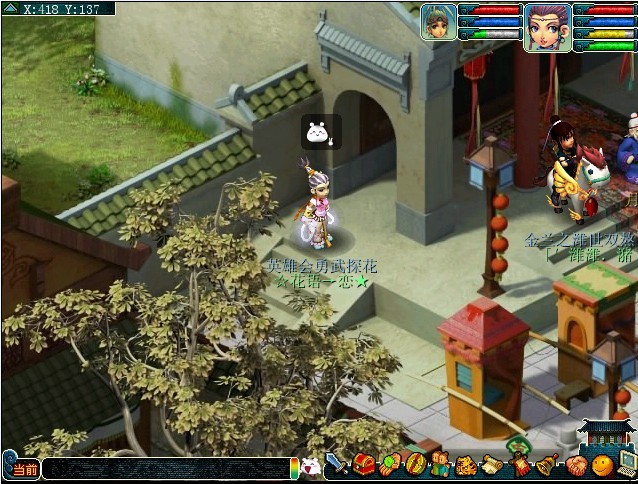Click the orange smiley face icon
This screenshot has width=638, height=484.
601,465
